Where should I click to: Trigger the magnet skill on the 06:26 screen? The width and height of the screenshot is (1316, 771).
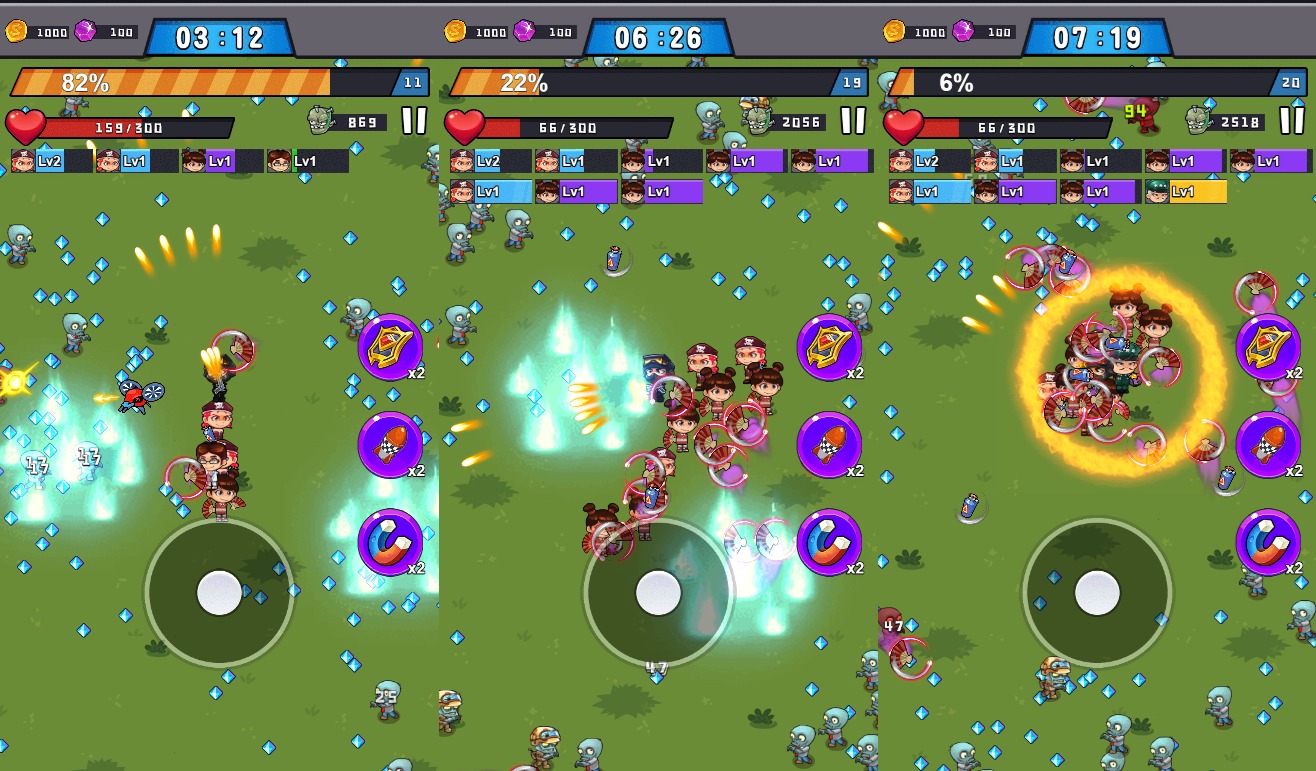[829, 542]
